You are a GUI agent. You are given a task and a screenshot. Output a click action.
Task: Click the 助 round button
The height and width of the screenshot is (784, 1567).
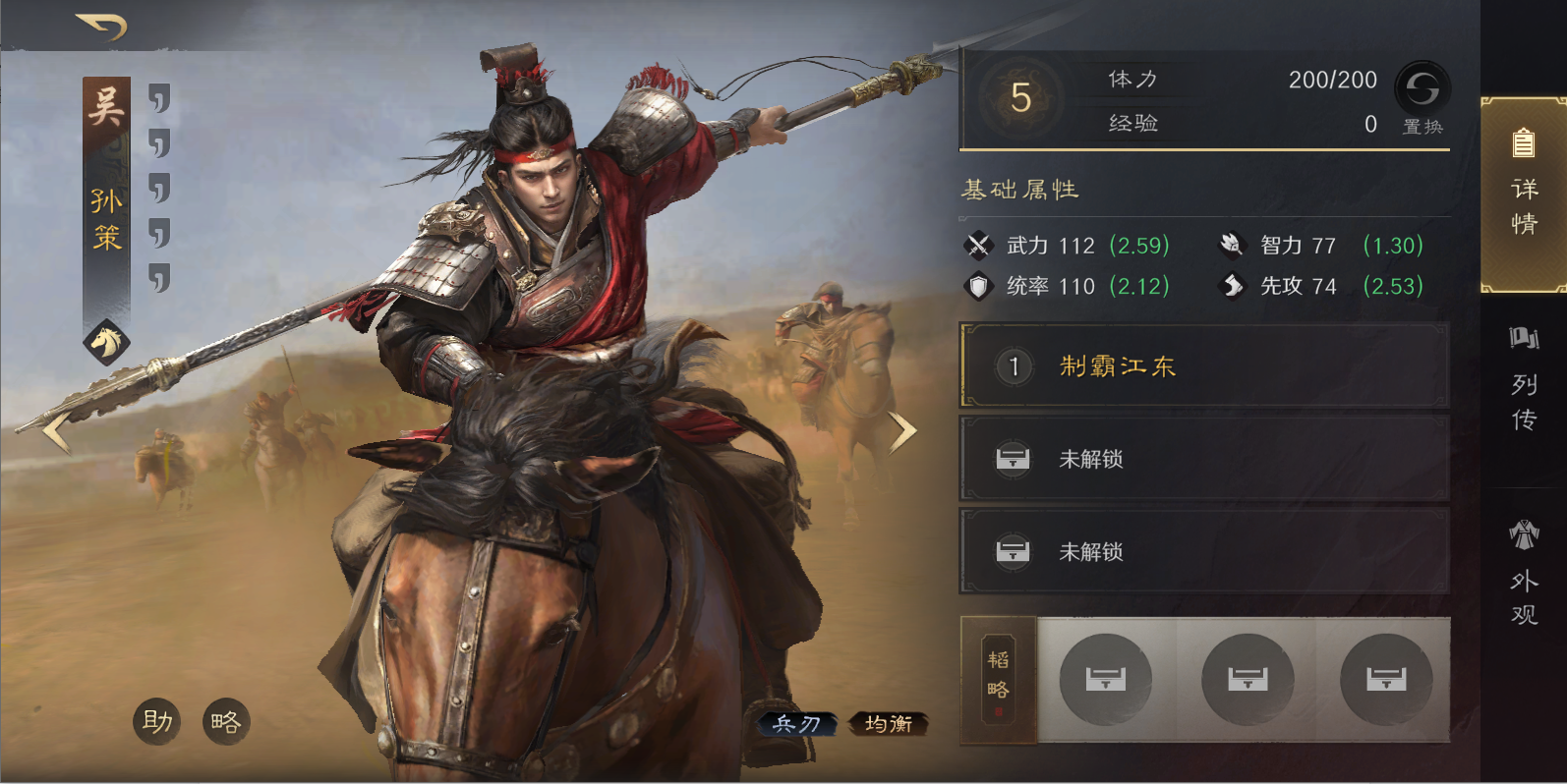click(x=157, y=722)
